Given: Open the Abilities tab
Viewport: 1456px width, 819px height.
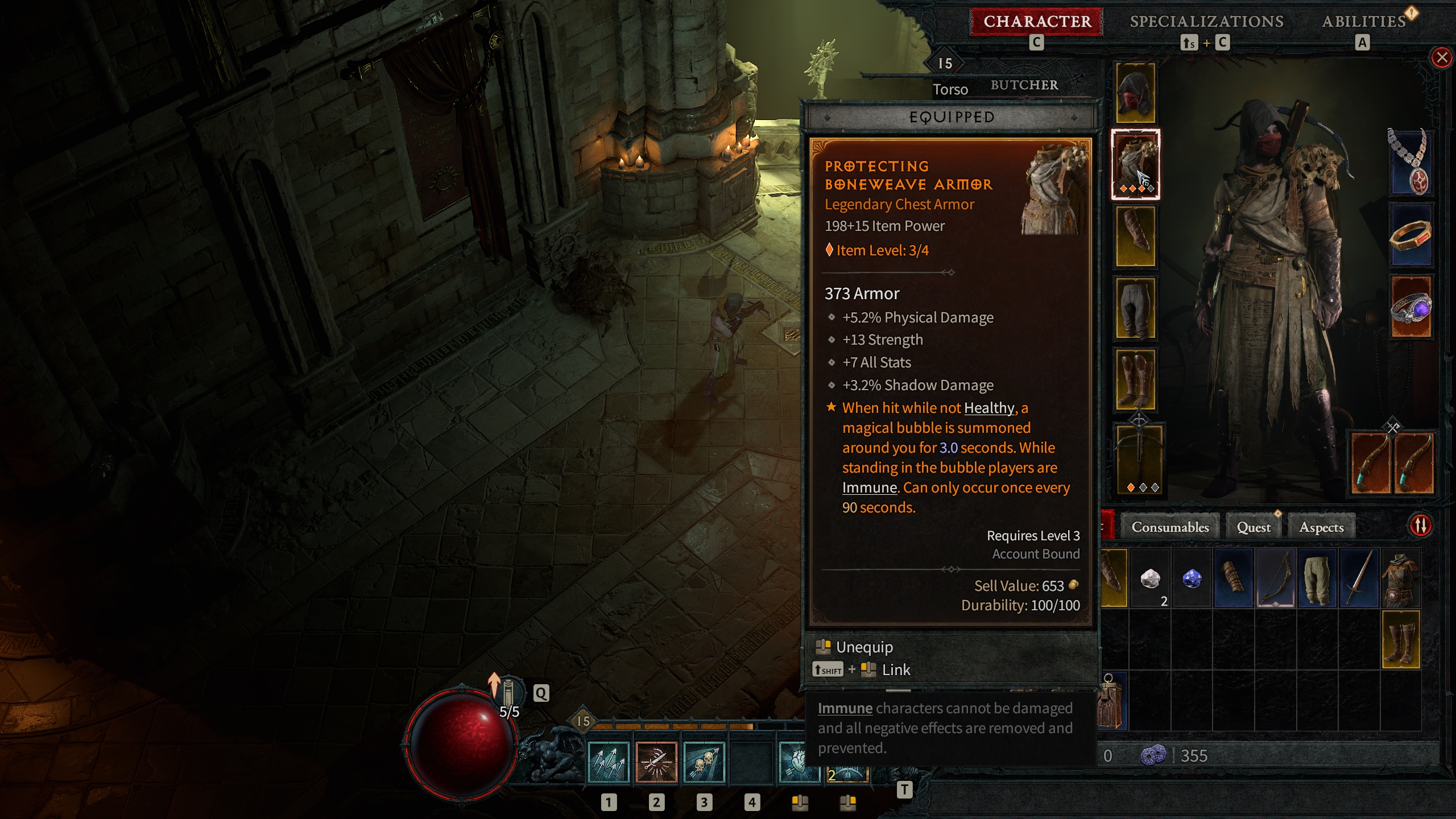Looking at the screenshot, I should pos(1363,22).
